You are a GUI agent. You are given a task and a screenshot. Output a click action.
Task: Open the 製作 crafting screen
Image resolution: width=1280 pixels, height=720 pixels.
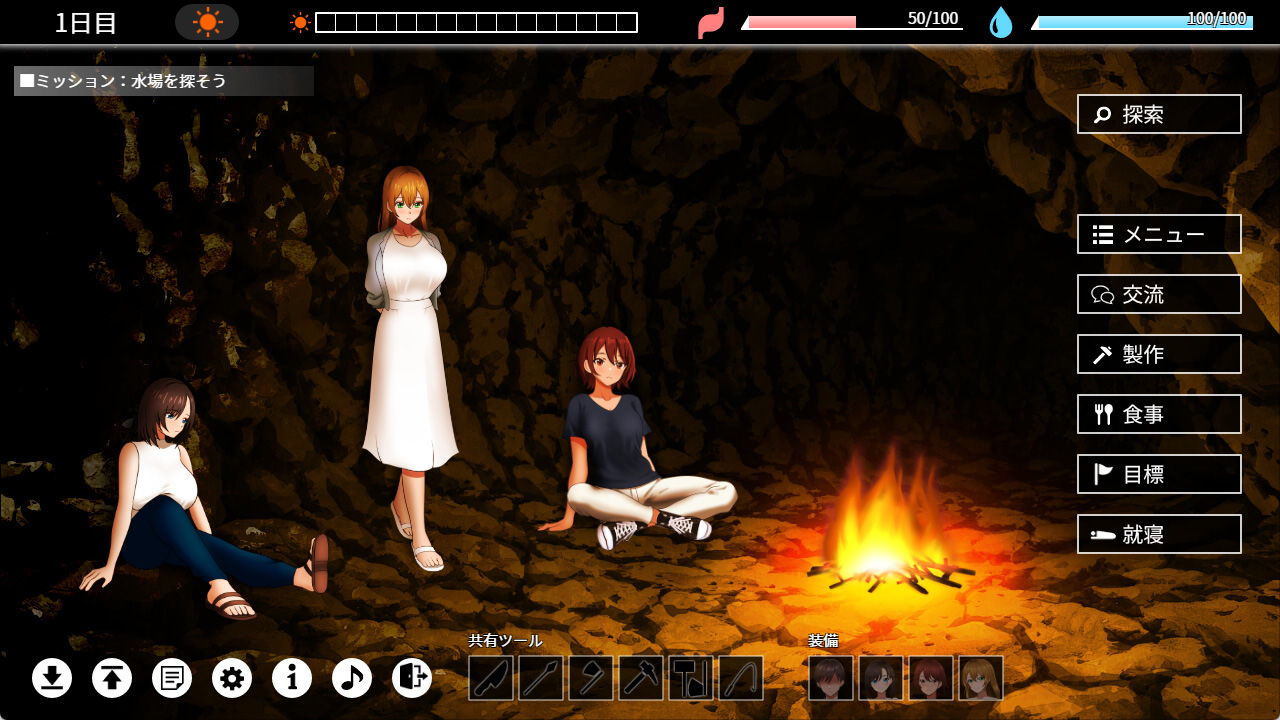tap(1159, 354)
